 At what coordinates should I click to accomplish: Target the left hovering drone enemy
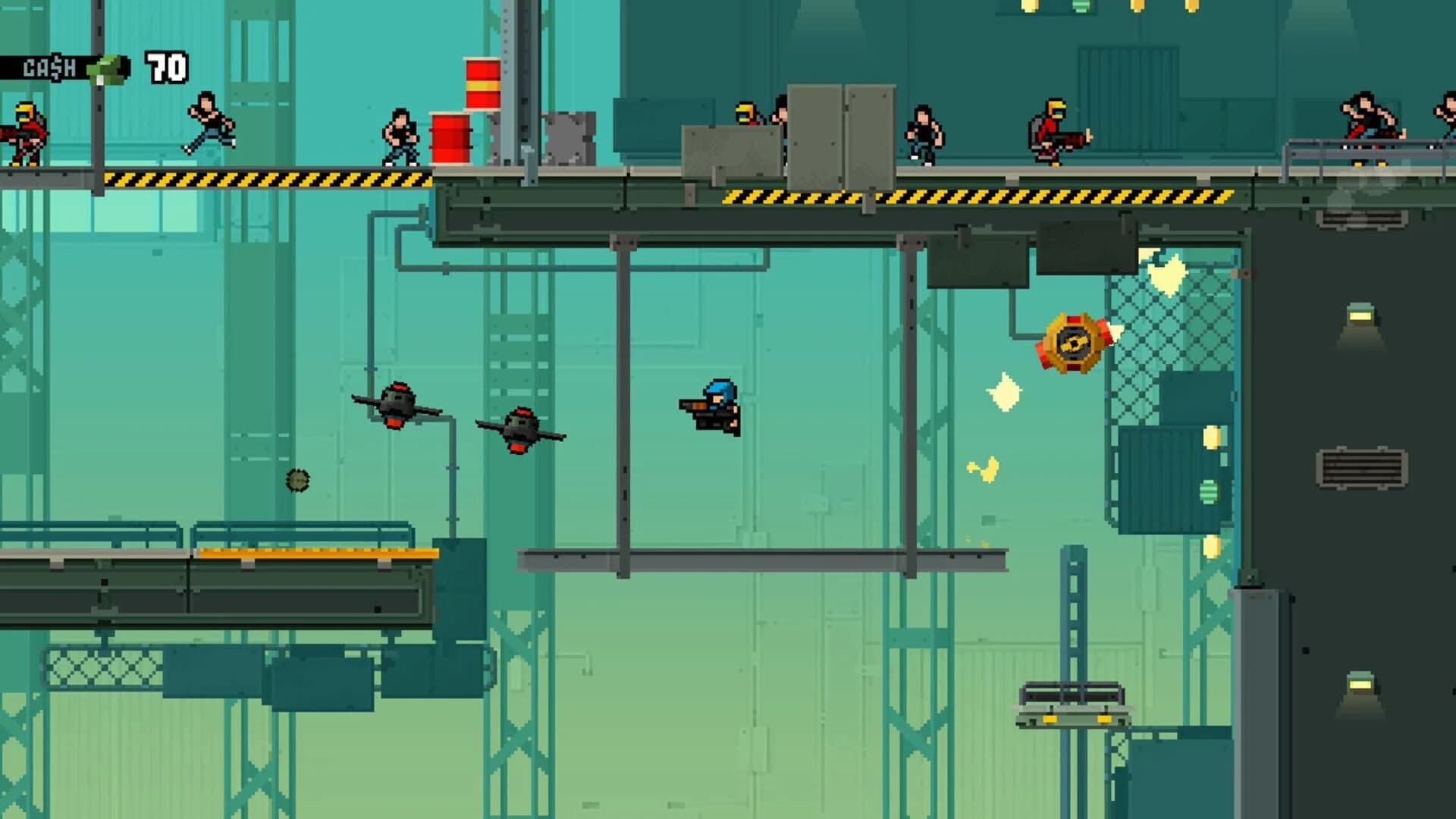[398, 406]
